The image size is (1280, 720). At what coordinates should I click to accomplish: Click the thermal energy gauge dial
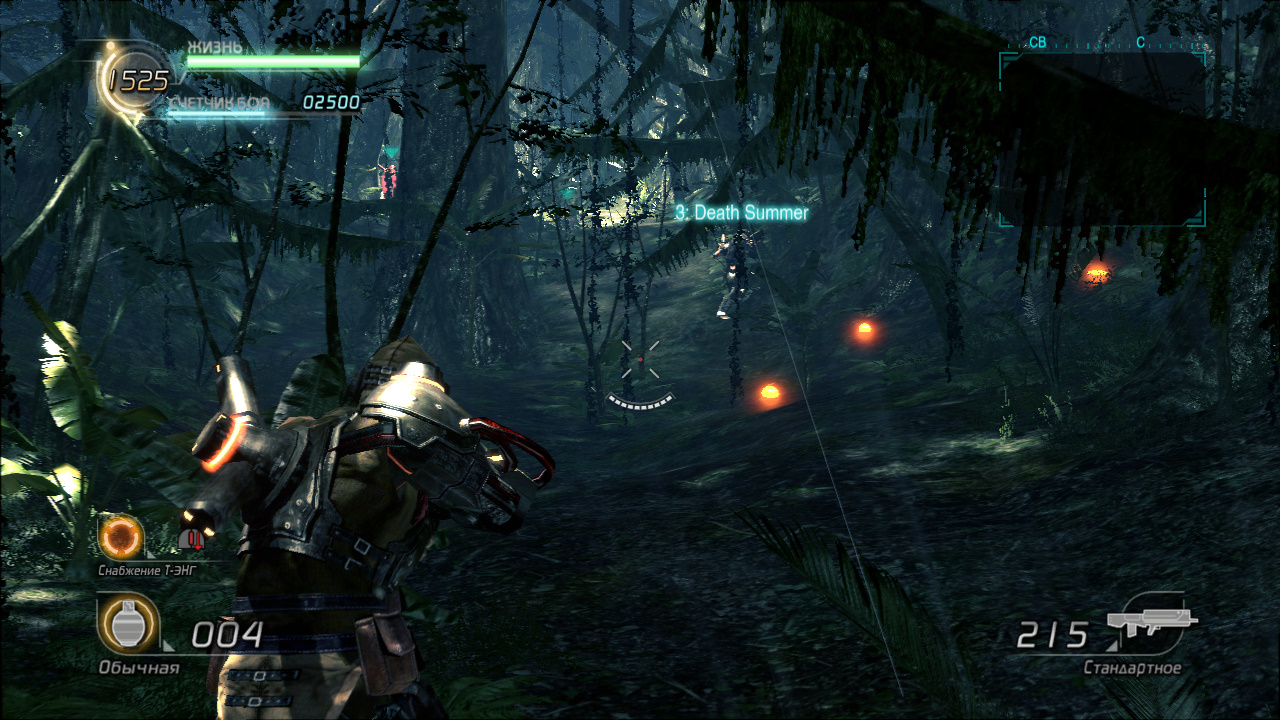137,79
